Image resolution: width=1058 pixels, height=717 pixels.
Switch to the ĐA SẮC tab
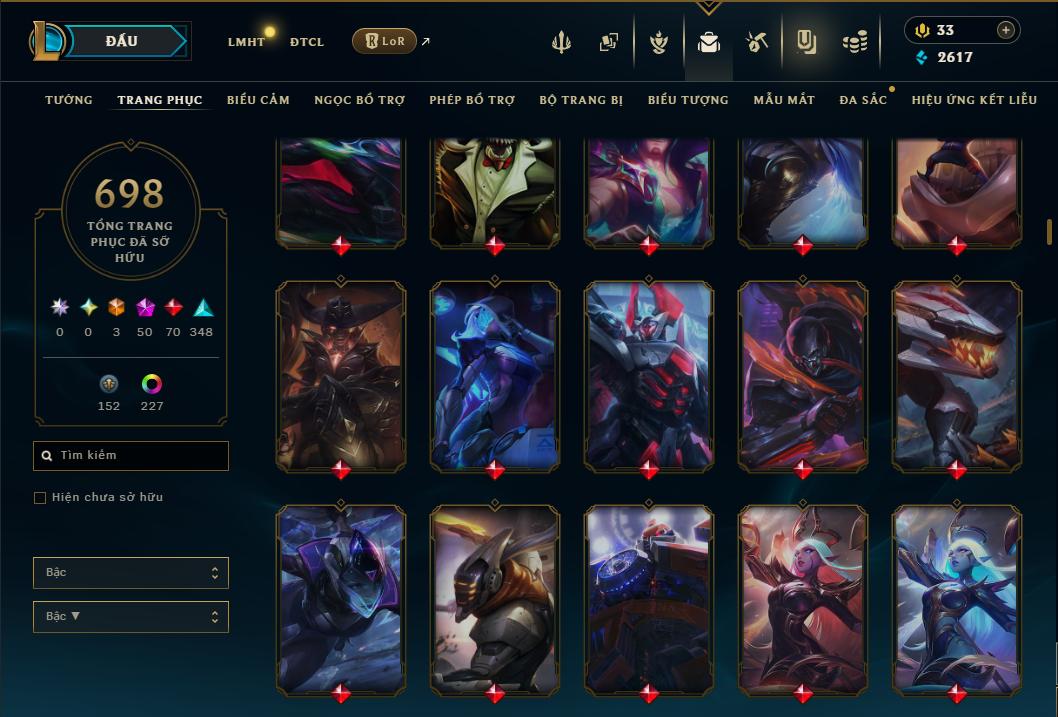(x=863, y=100)
